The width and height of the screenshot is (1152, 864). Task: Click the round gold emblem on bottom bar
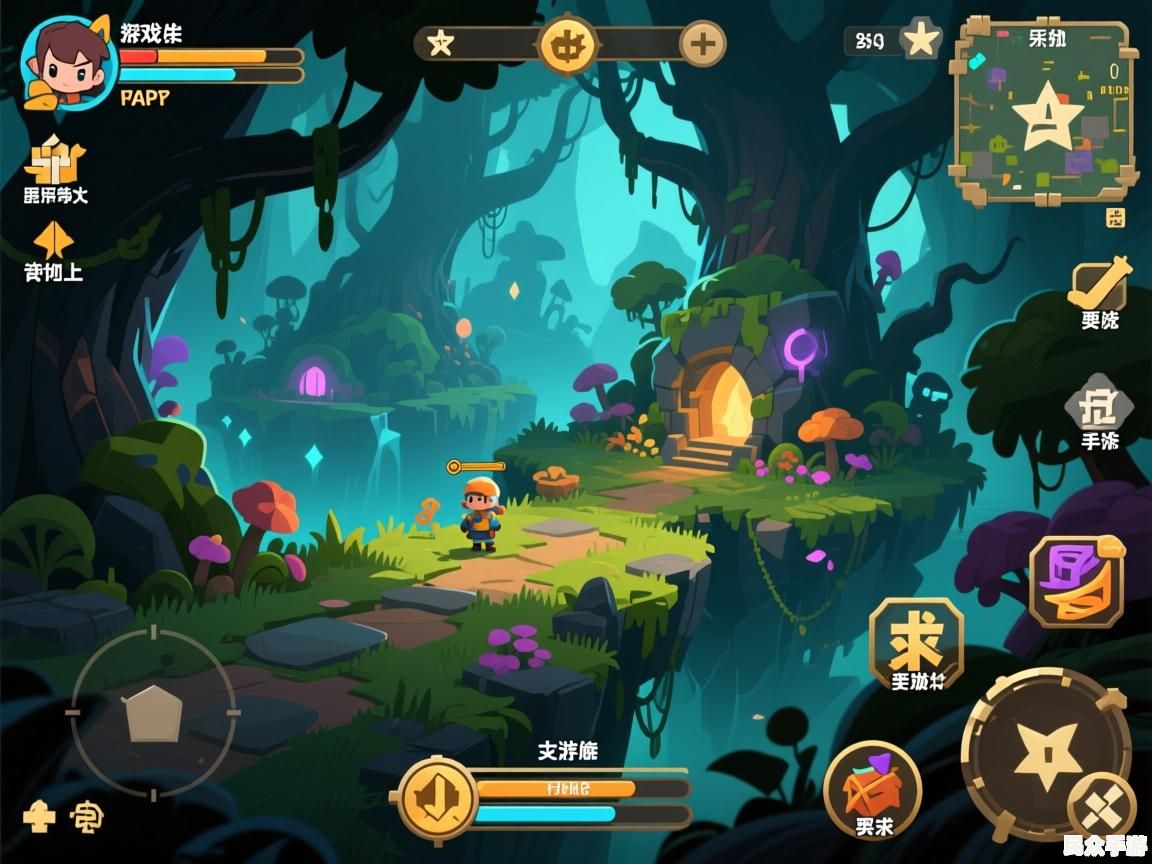pos(437,797)
